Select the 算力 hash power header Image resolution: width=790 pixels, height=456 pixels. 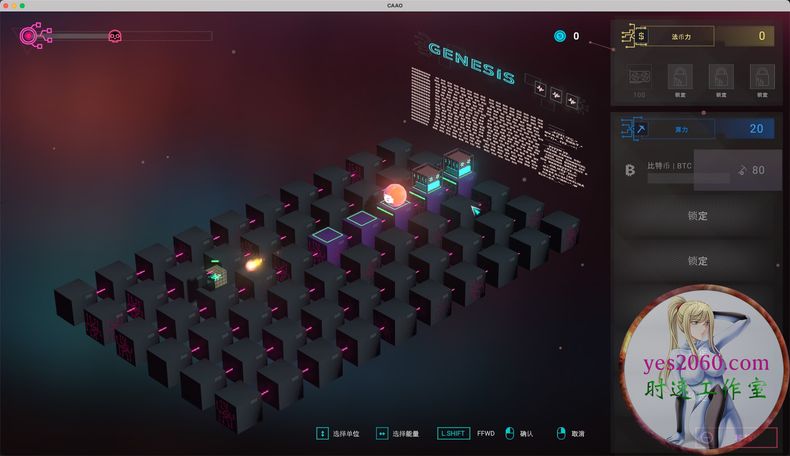point(680,129)
